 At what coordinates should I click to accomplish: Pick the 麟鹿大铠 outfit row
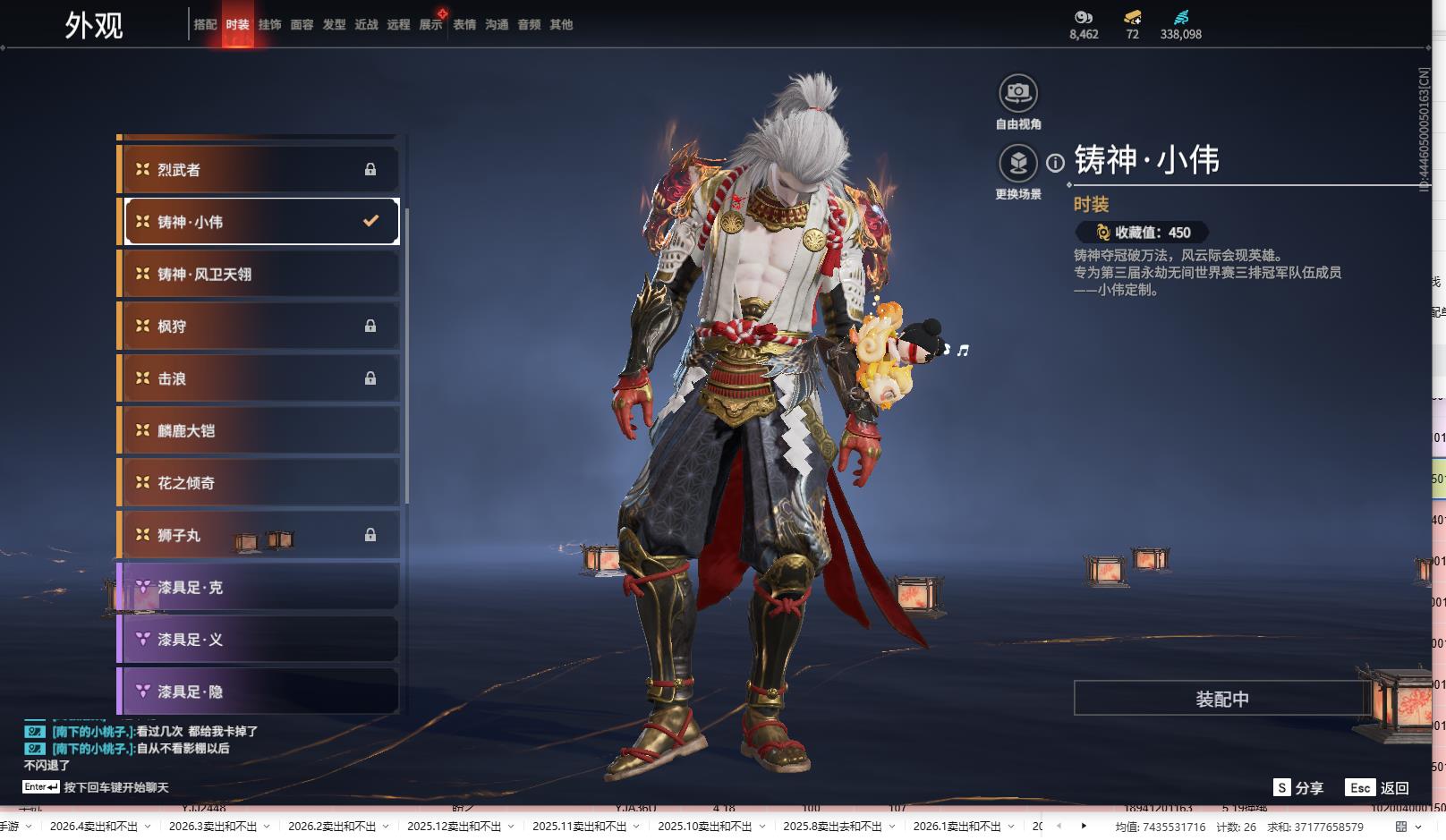(259, 431)
